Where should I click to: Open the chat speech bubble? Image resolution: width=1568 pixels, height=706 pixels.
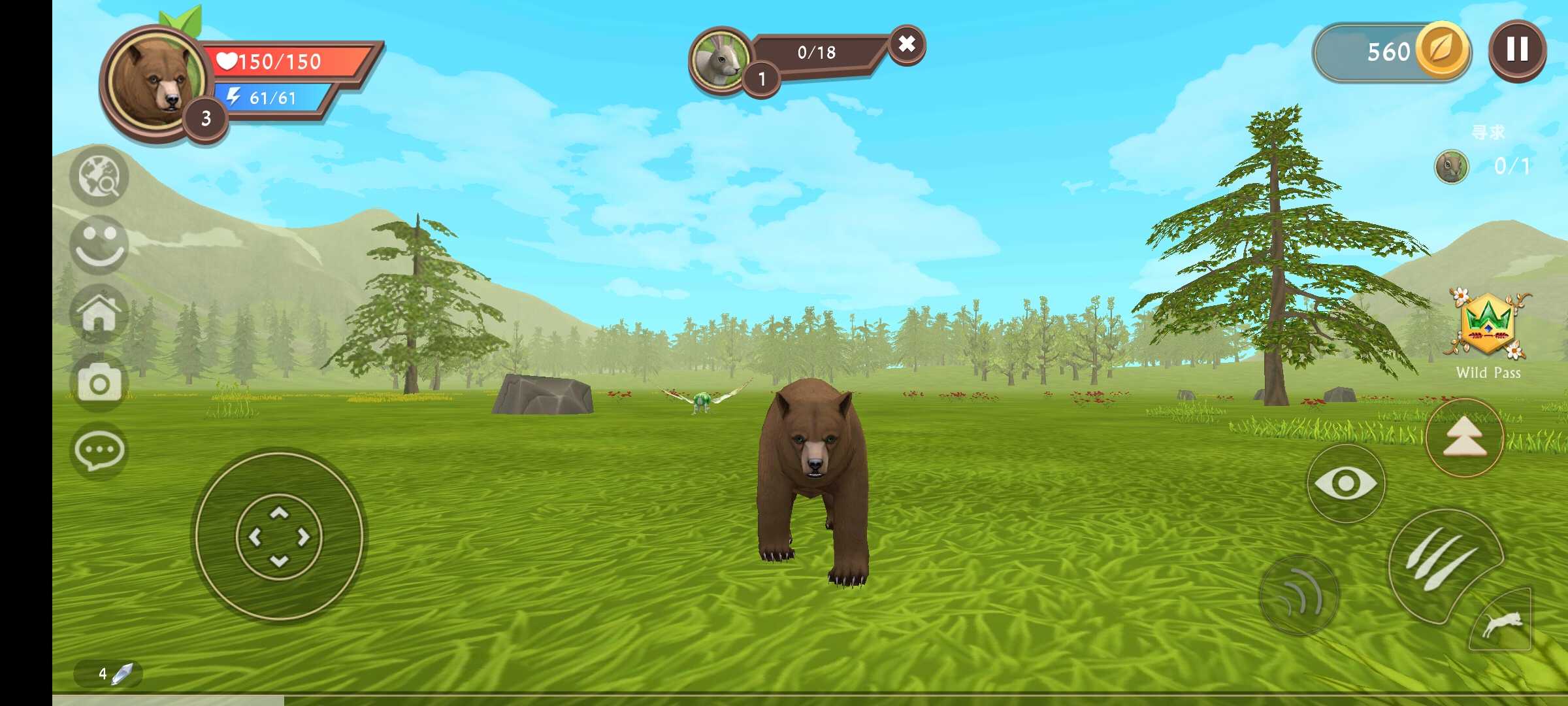coord(99,450)
